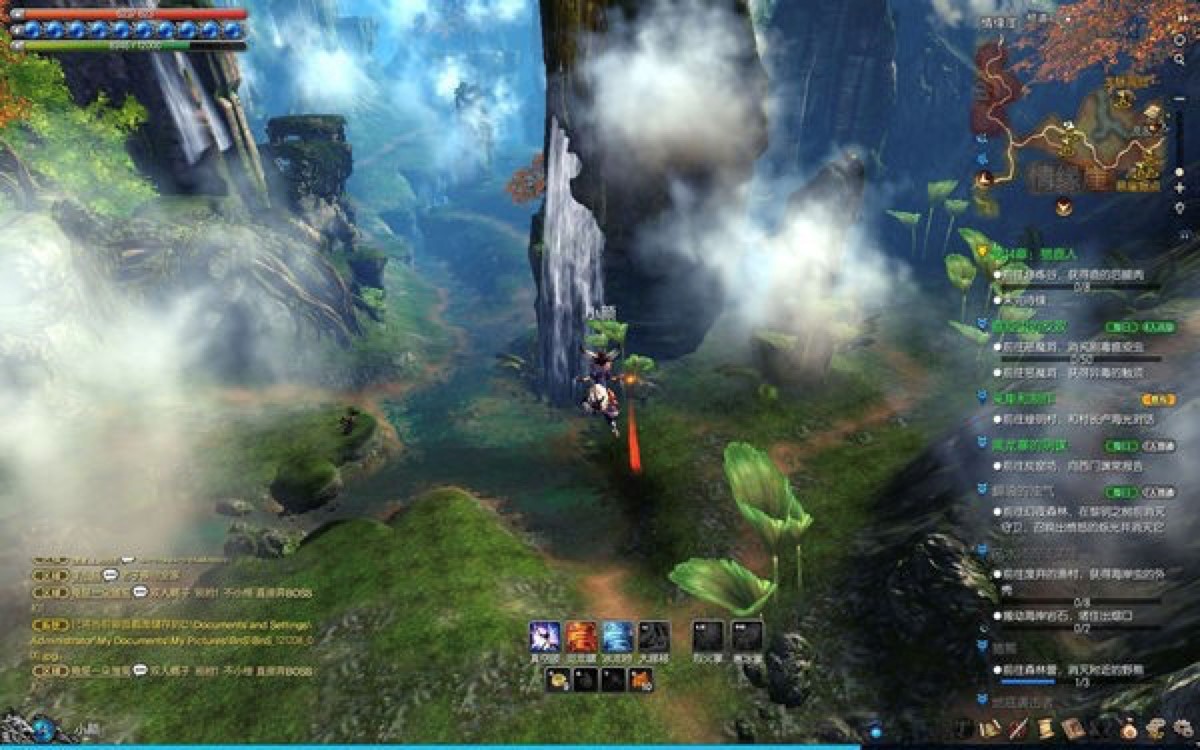Image resolution: width=1200 pixels, height=750 pixels.
Task: Open the pouch bag icon
Action: coord(1130,728)
